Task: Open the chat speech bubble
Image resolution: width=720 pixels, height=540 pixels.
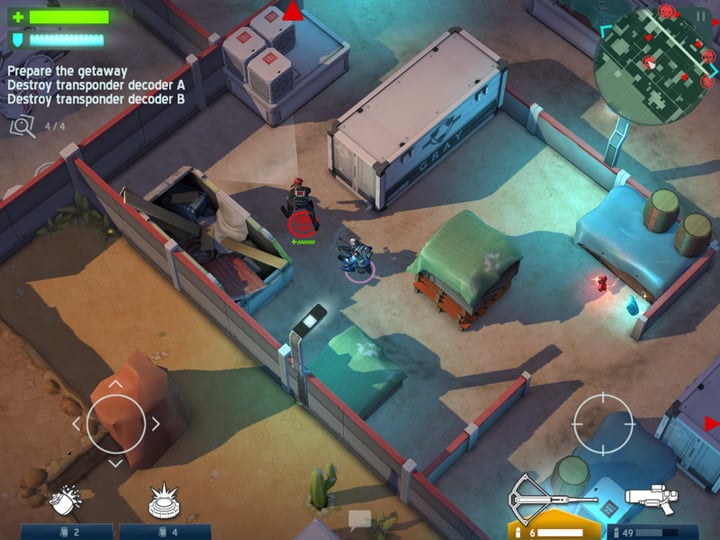Action: tap(359, 518)
